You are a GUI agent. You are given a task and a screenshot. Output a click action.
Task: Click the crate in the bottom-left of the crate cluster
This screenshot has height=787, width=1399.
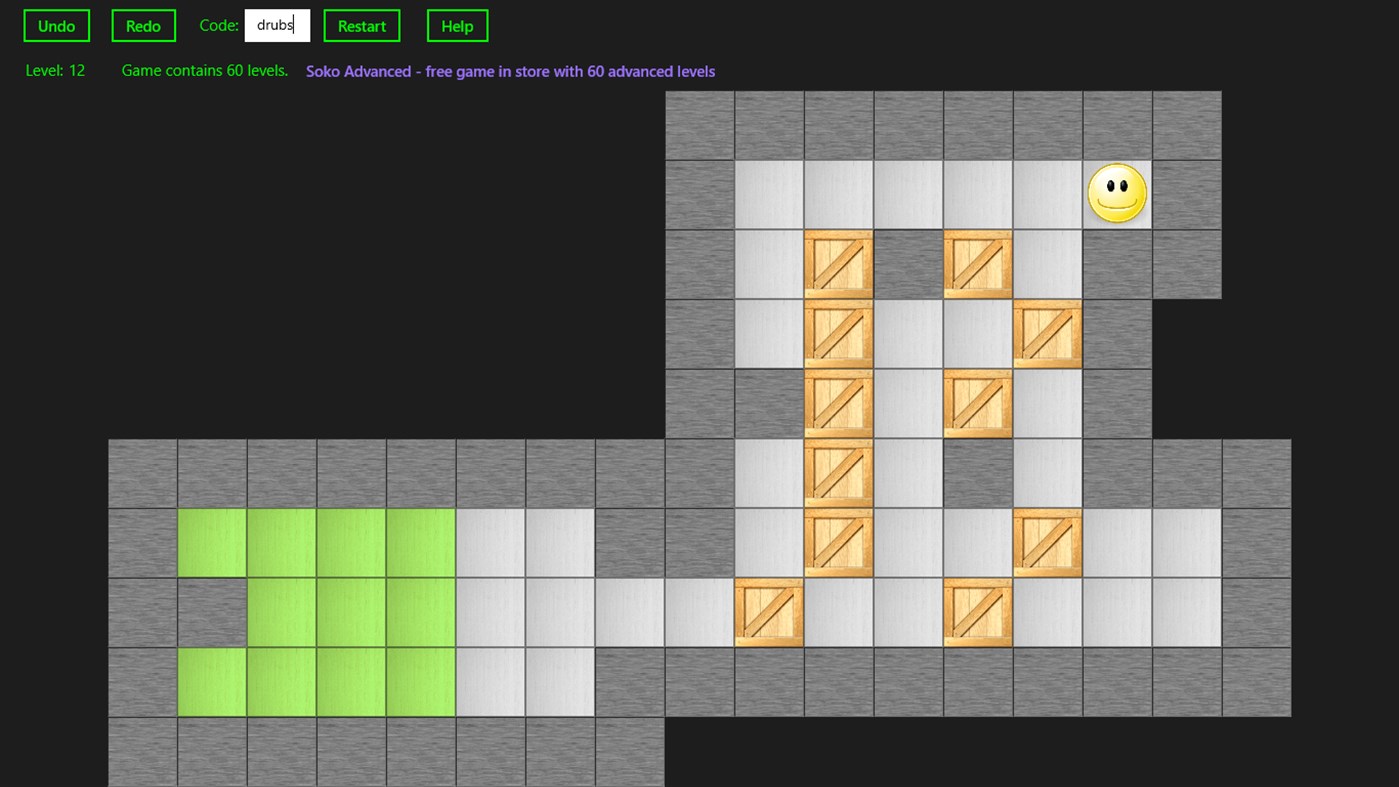coord(768,613)
